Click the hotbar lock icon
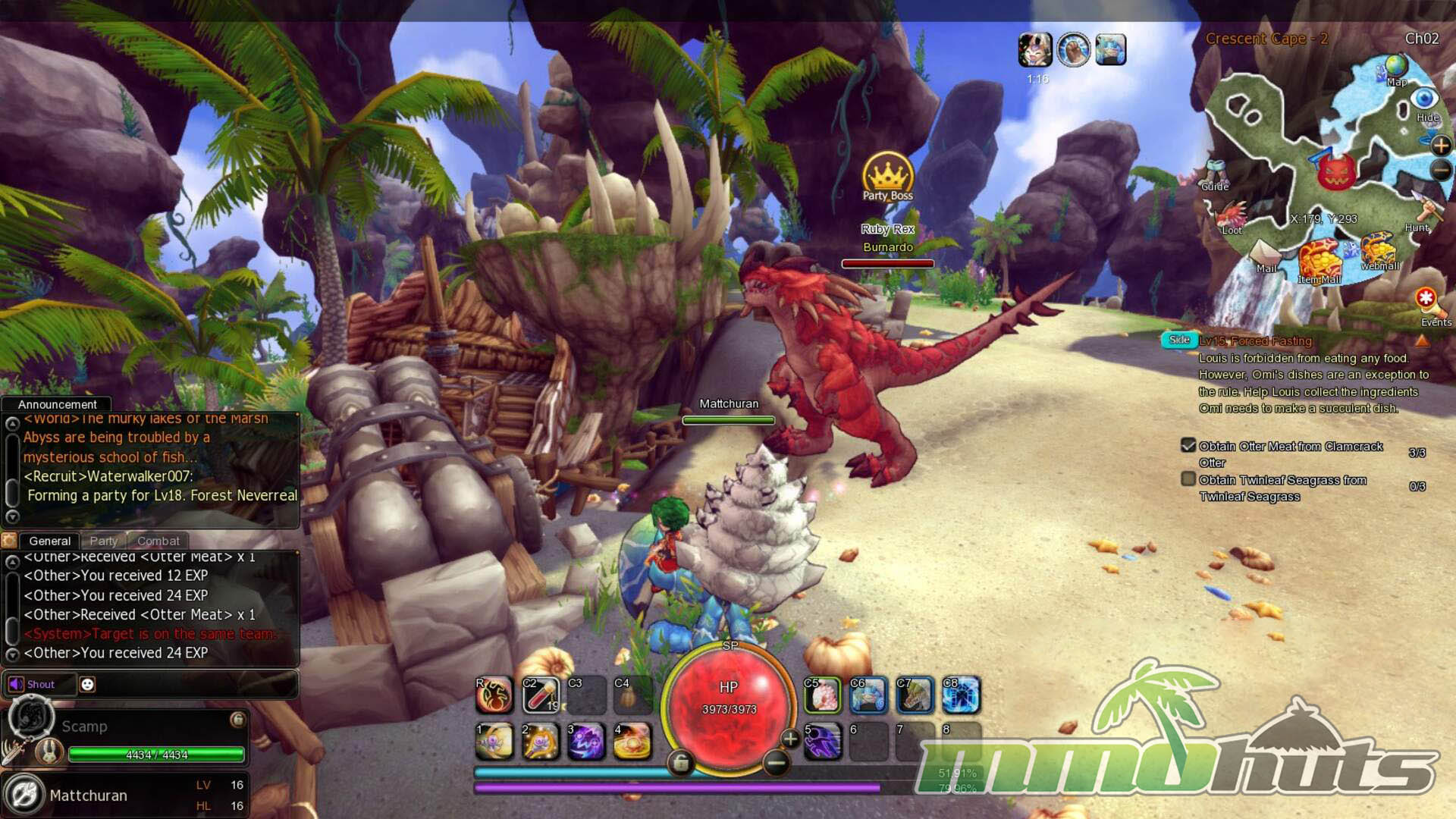This screenshot has height=819, width=1456. [680, 762]
